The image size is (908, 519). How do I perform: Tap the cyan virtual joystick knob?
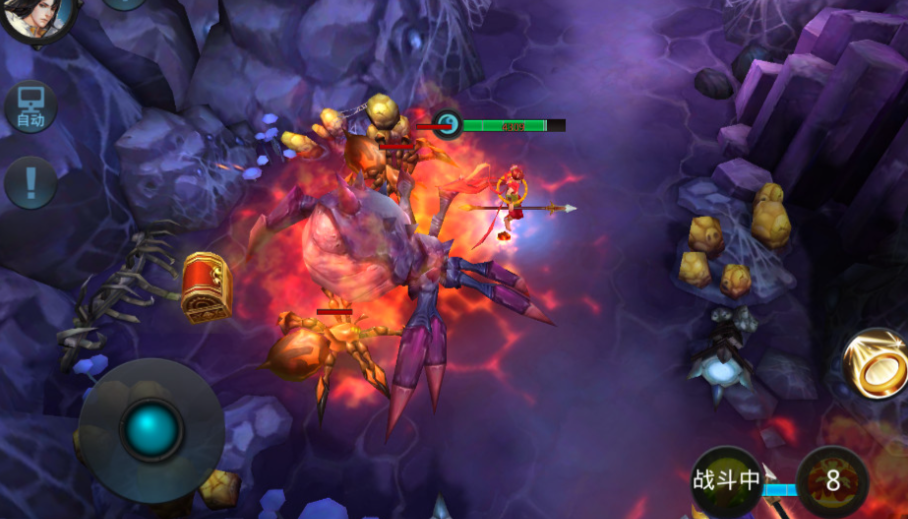tap(152, 430)
